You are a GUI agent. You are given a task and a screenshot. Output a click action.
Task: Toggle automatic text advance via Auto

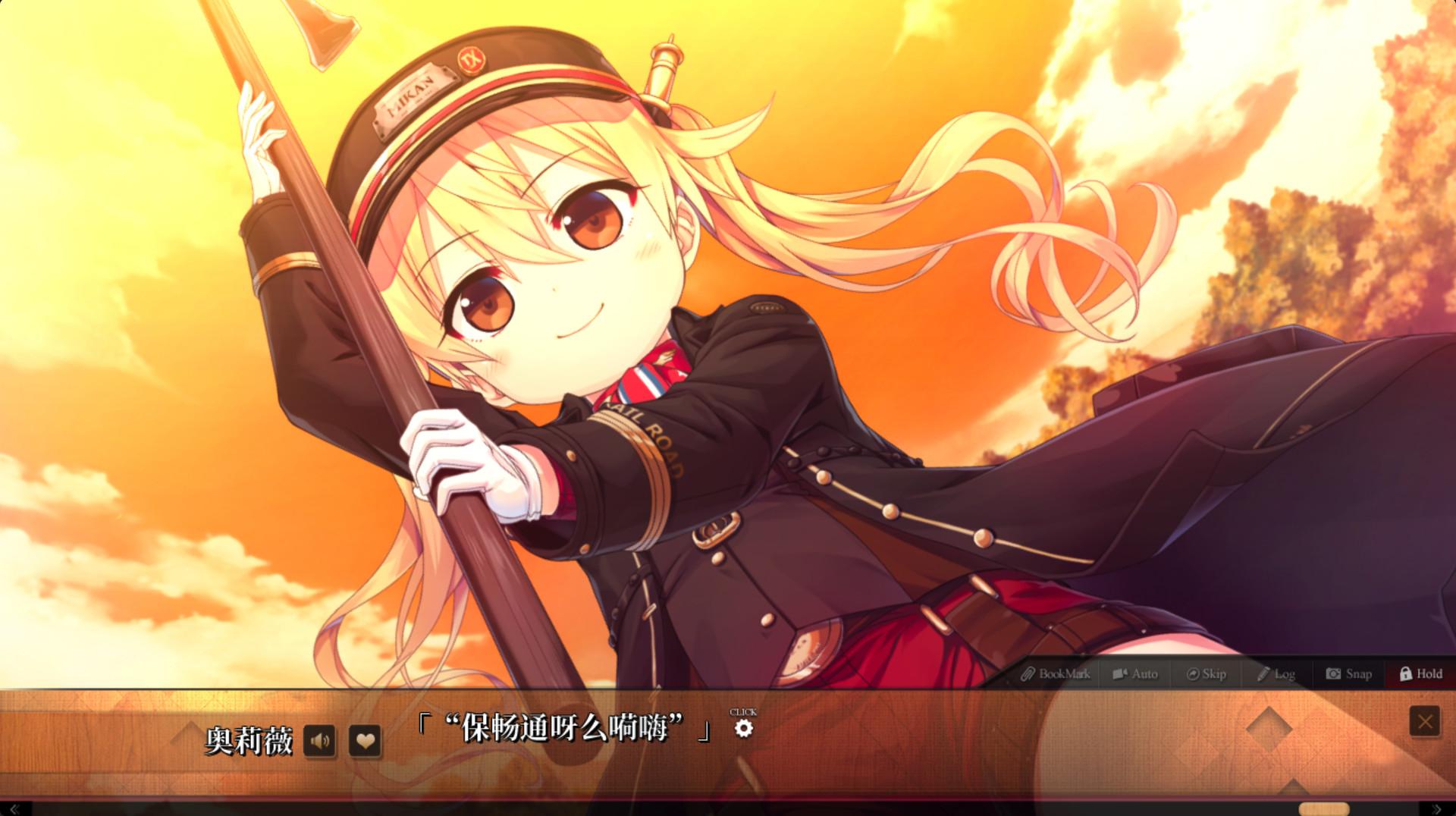pyautogui.click(x=1135, y=673)
